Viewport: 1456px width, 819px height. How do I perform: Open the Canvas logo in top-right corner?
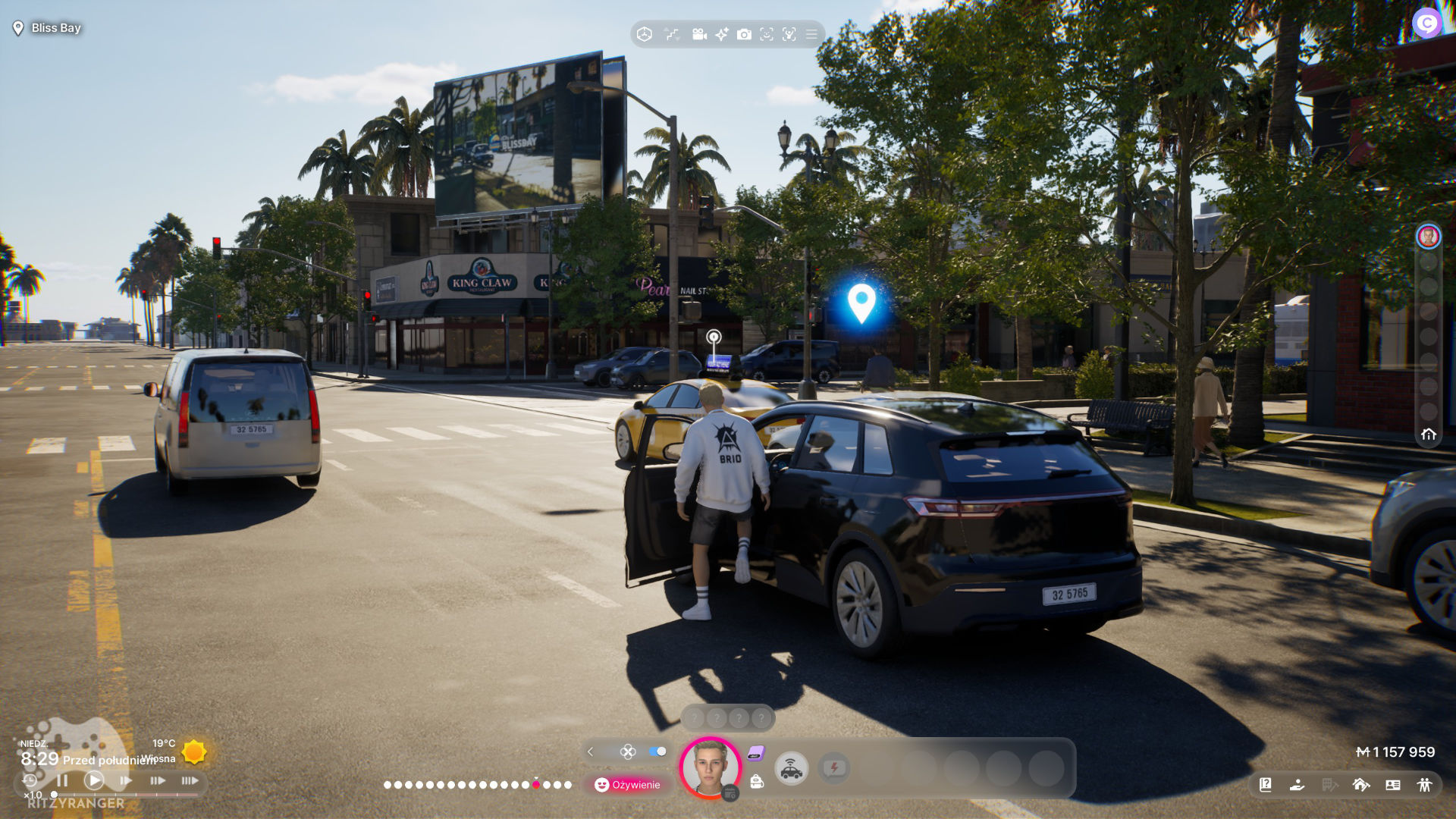coord(1427,24)
